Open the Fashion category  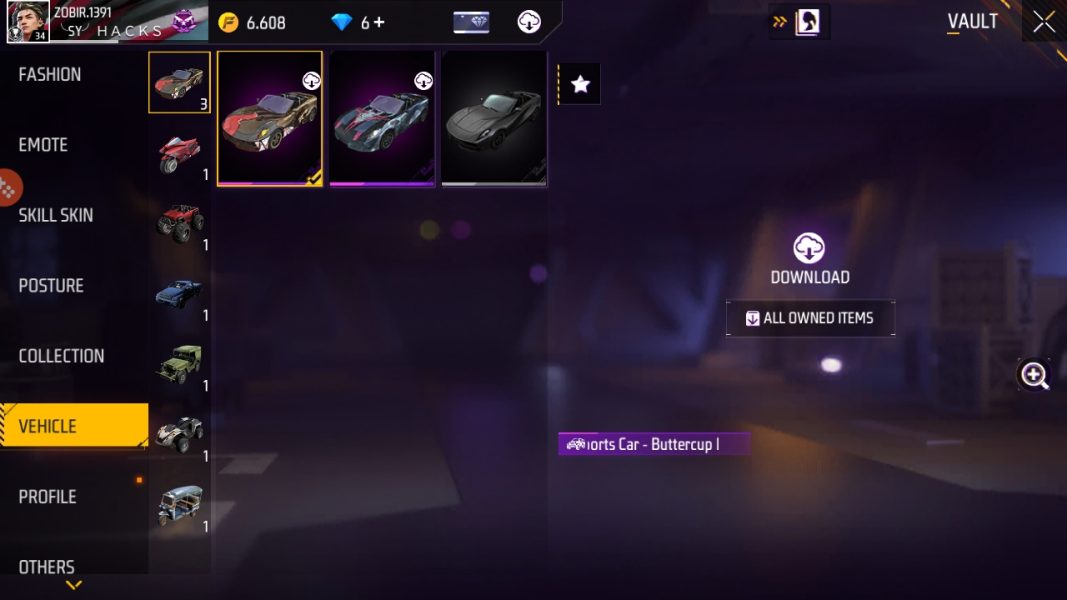click(x=50, y=75)
